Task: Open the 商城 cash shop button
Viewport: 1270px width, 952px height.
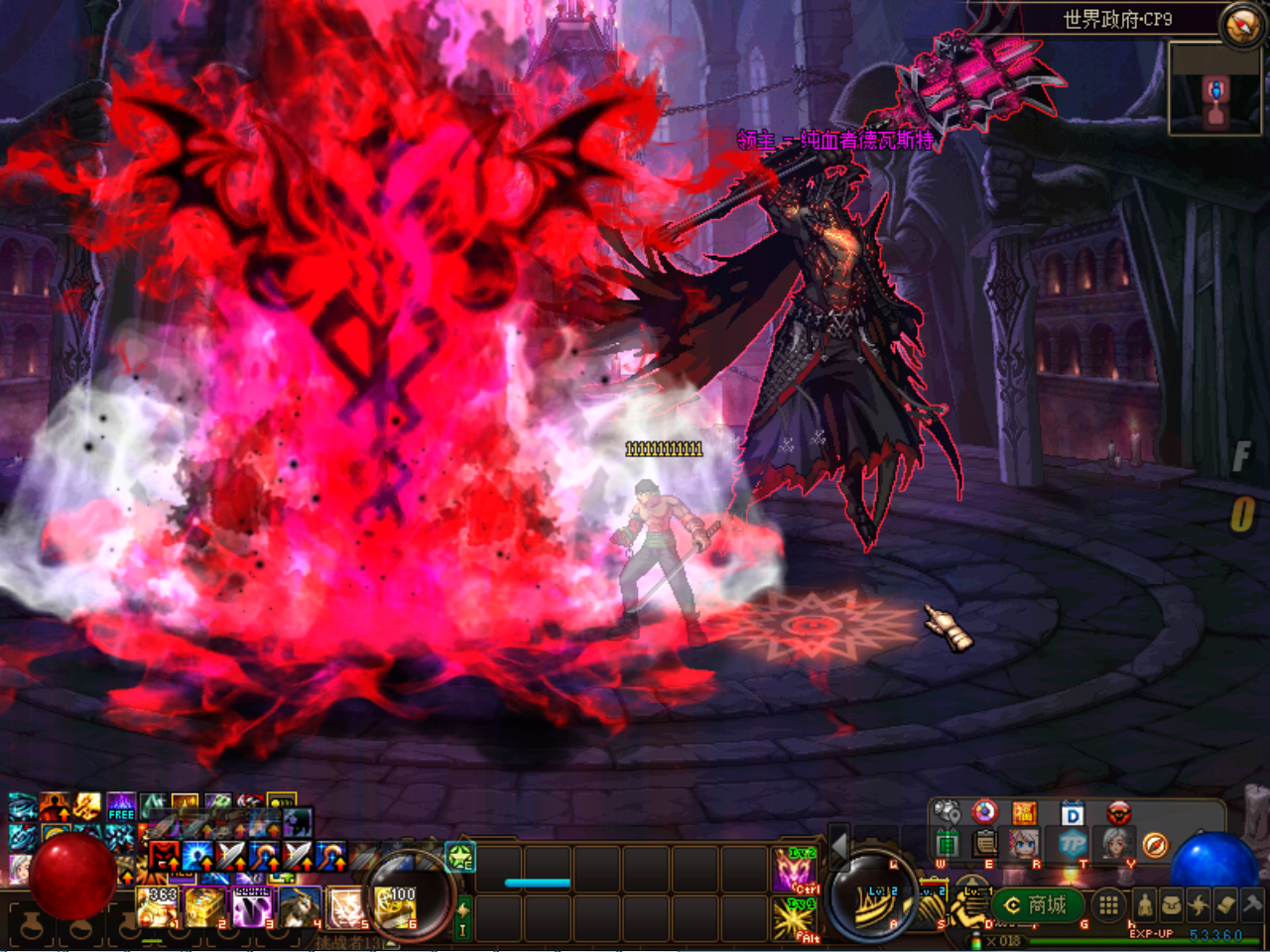Action: (x=1040, y=905)
